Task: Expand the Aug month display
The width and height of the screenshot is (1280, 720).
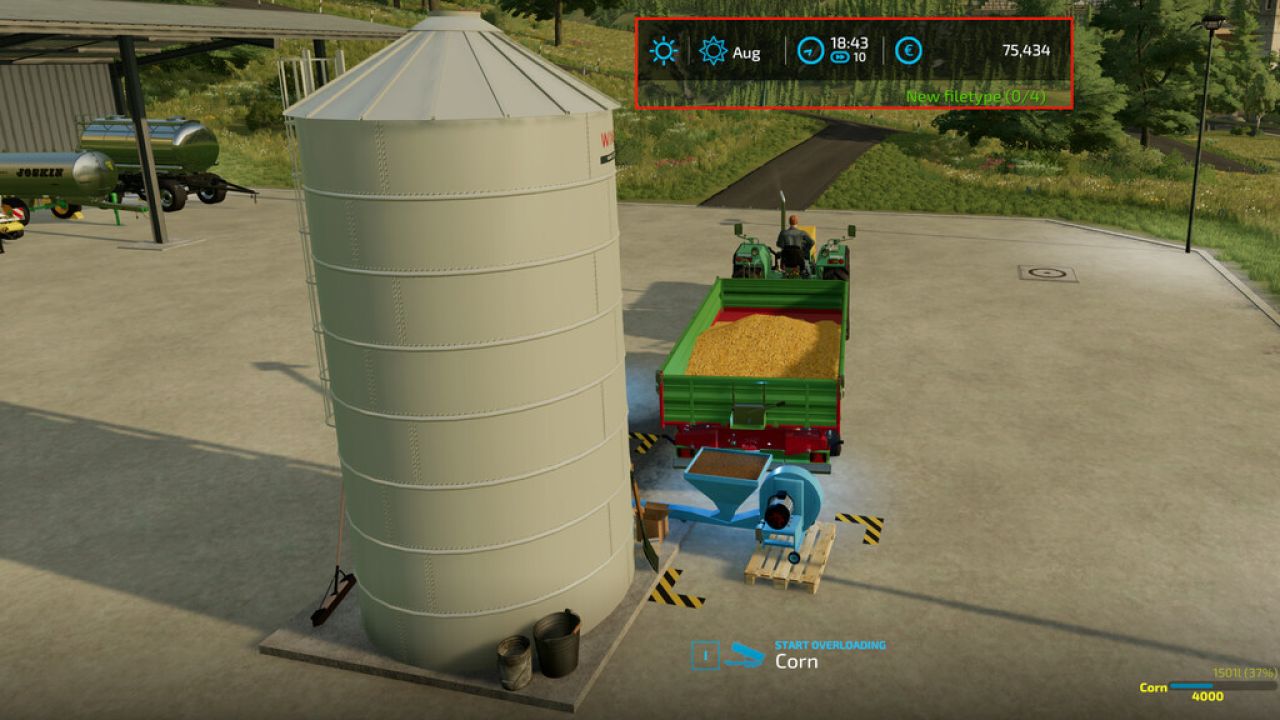Action: [x=747, y=53]
